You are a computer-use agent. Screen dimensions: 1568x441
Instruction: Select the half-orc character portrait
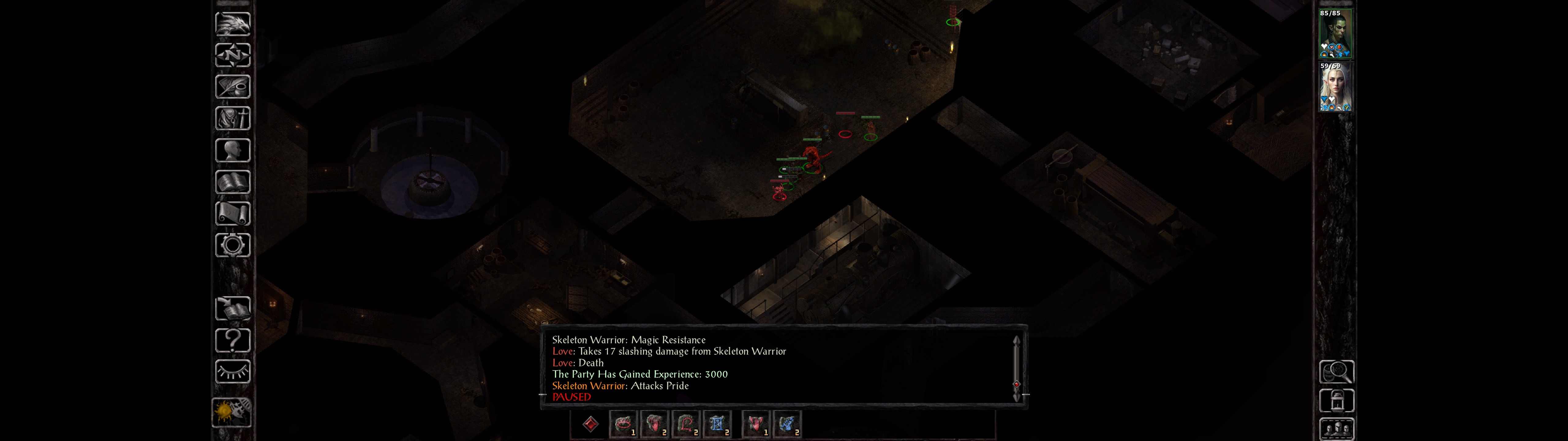point(1336,34)
